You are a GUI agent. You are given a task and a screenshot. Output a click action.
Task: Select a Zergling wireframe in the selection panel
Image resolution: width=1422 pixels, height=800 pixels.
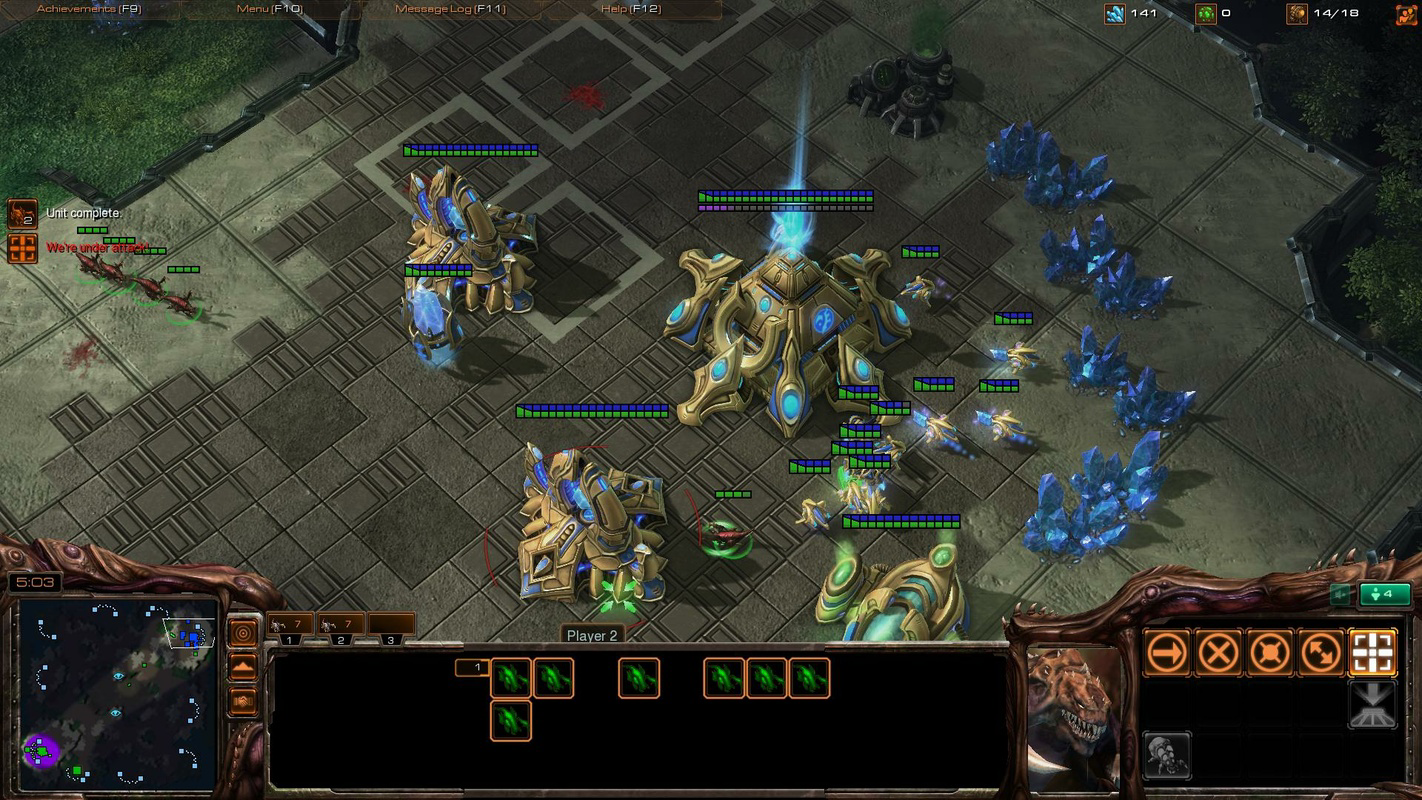[511, 677]
